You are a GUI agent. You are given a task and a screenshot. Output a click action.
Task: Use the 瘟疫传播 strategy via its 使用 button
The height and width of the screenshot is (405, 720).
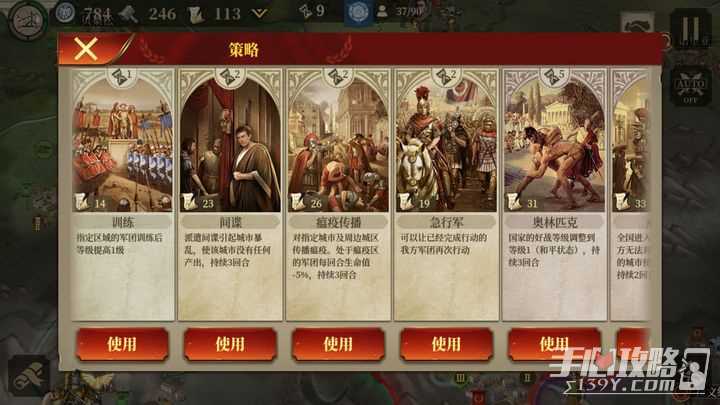[338, 344]
